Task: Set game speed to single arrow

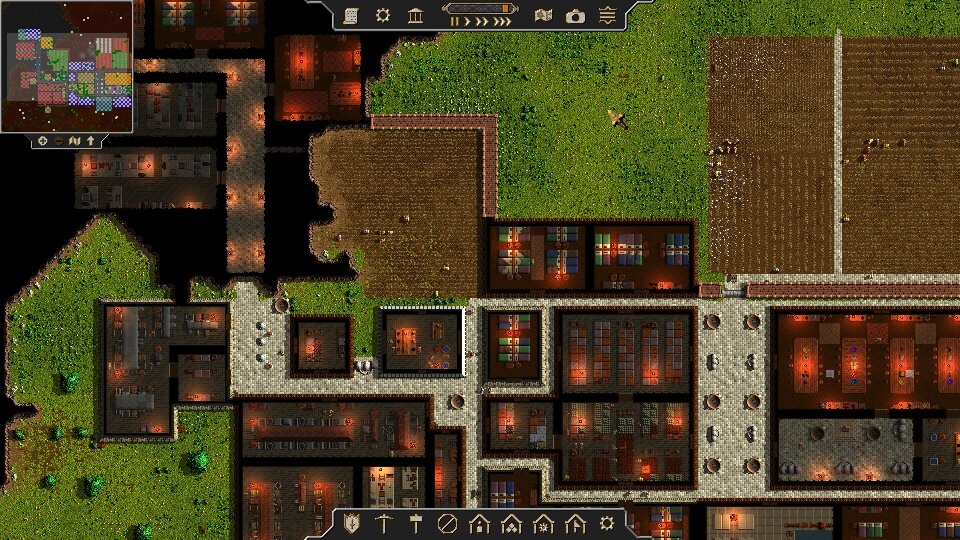Action: [x=468, y=21]
